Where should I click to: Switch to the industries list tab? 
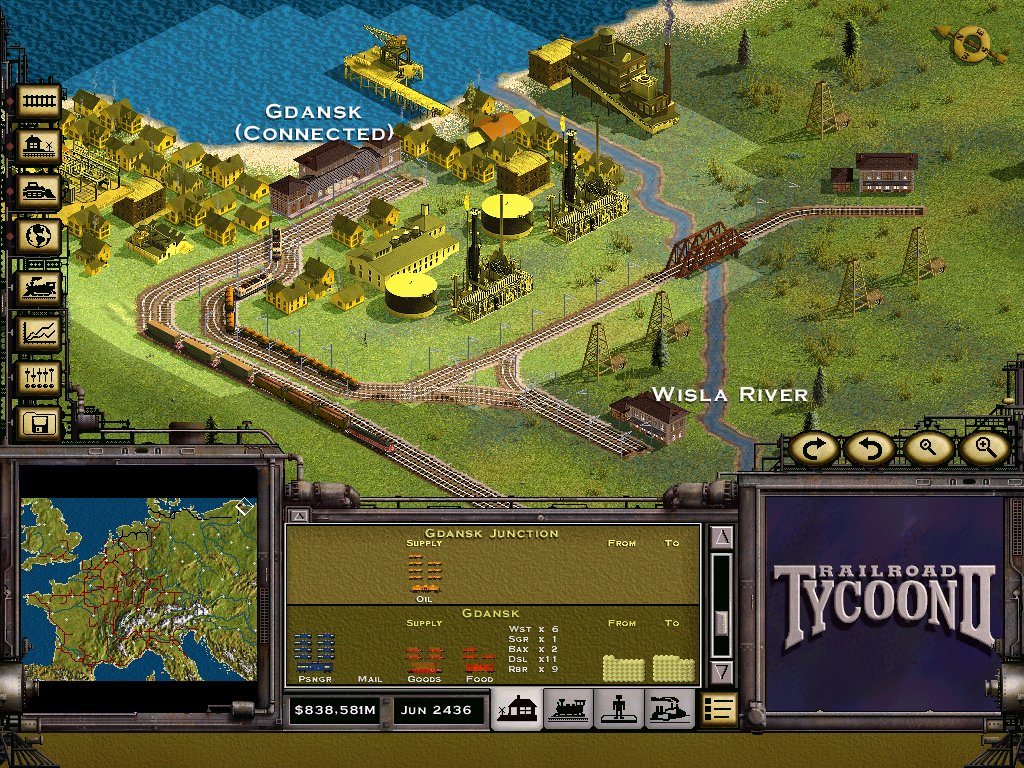click(x=669, y=709)
